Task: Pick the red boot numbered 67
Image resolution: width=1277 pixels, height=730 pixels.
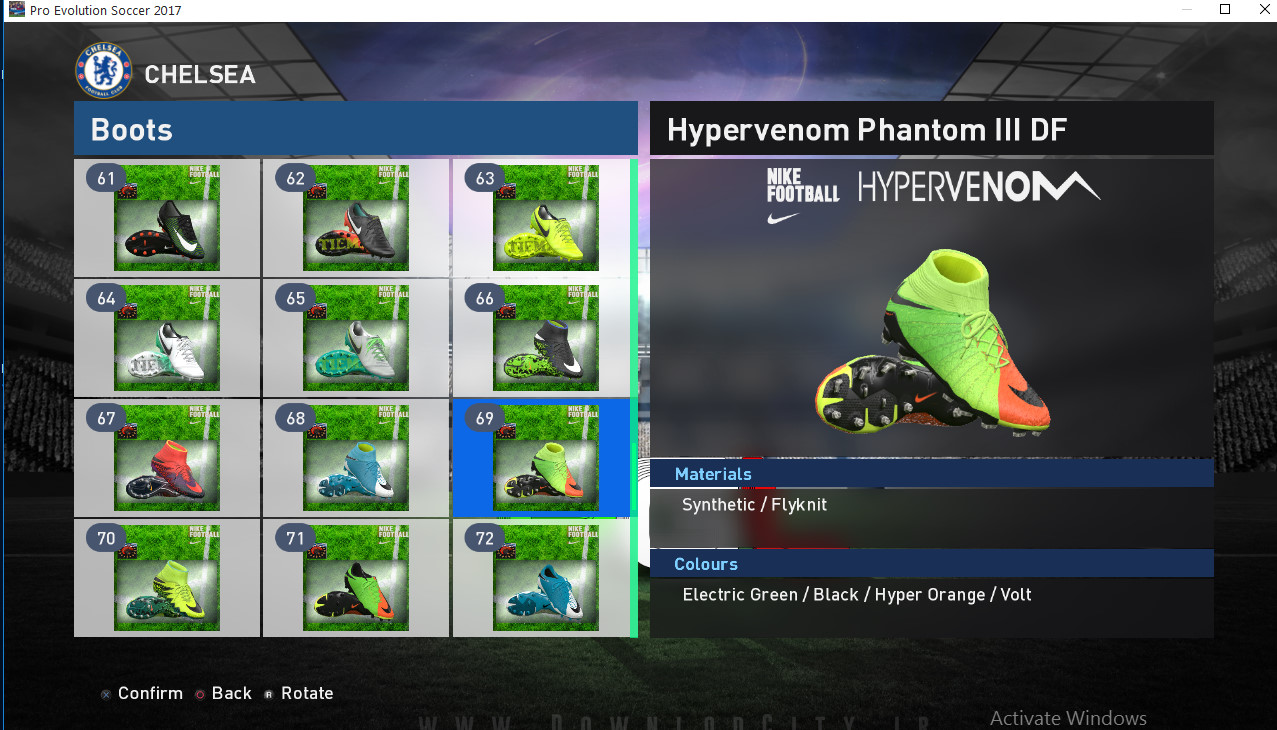Action: point(167,458)
